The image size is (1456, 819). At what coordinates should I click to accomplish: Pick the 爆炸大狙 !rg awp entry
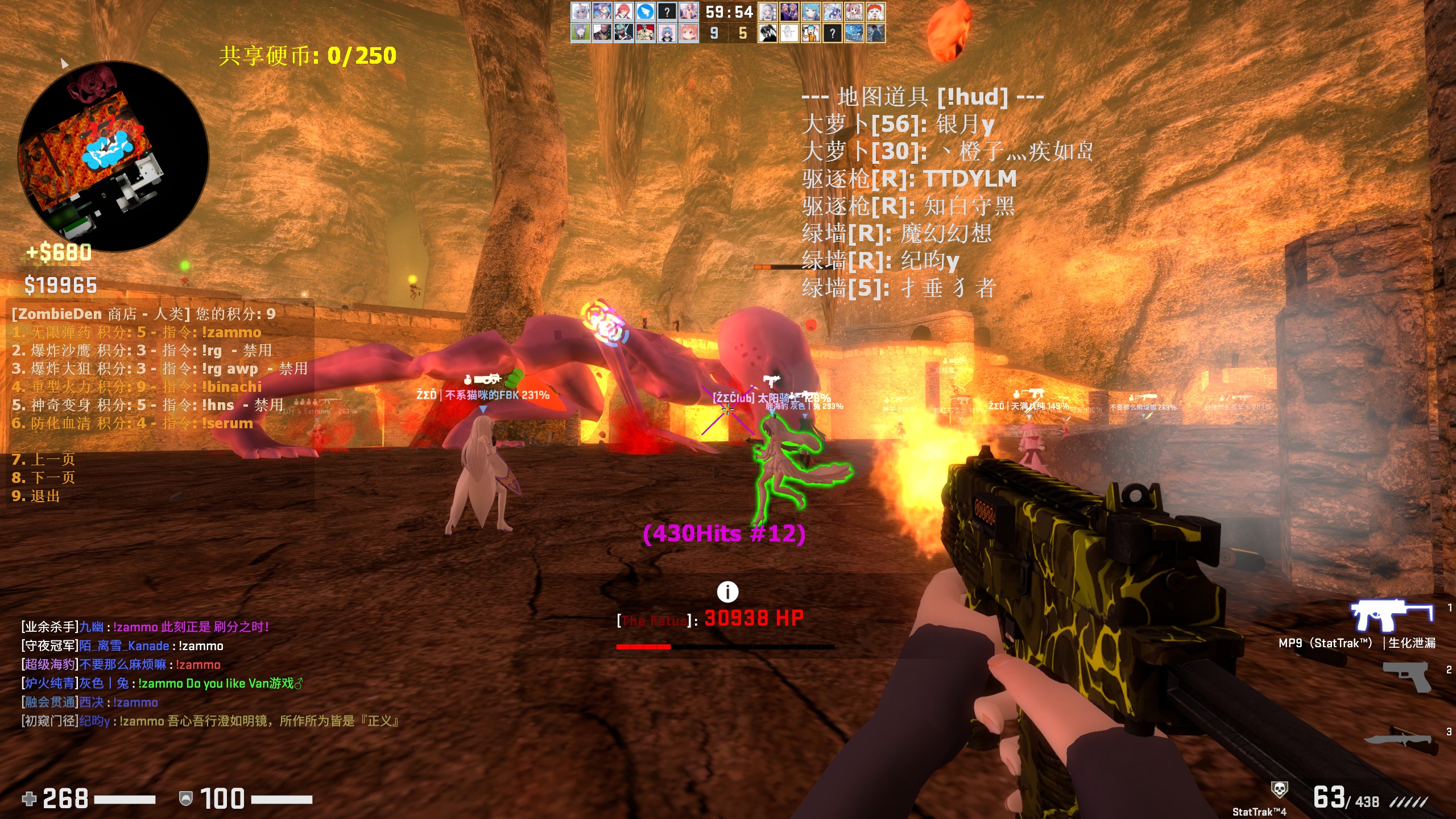coord(159,369)
